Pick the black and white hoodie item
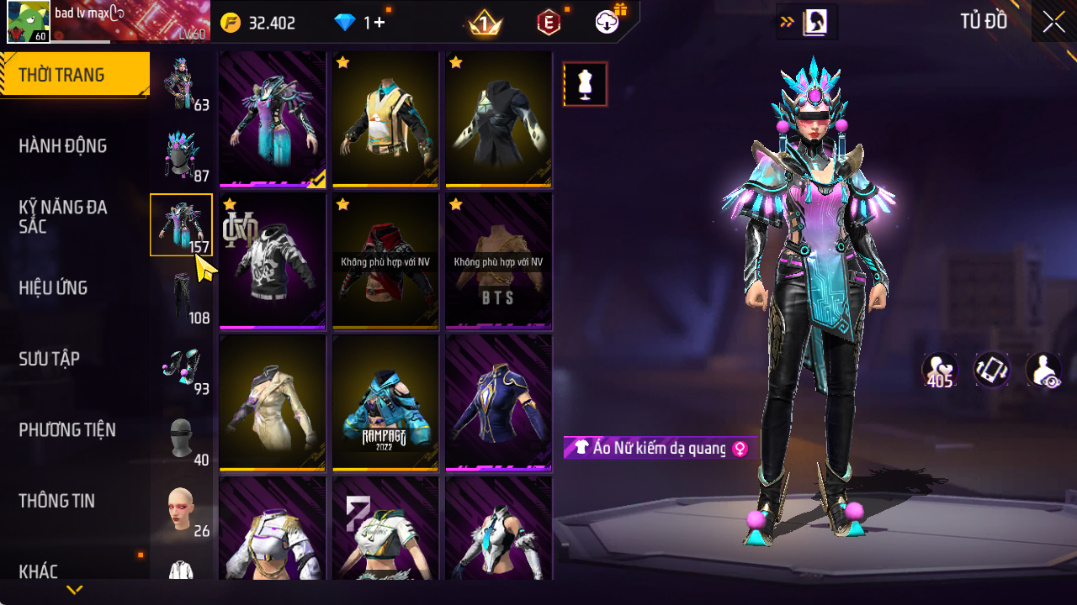The width and height of the screenshot is (1077, 605). pos(272,260)
